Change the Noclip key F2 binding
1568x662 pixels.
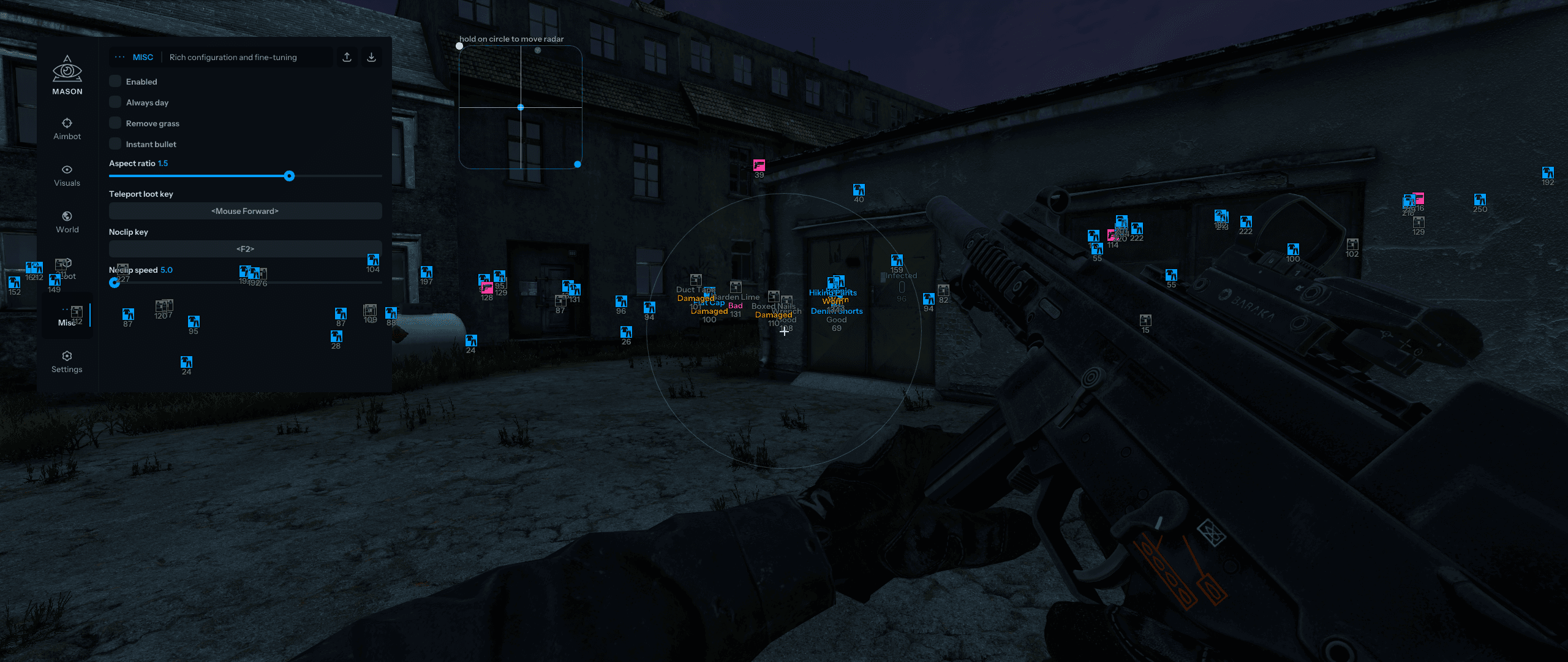[244, 248]
